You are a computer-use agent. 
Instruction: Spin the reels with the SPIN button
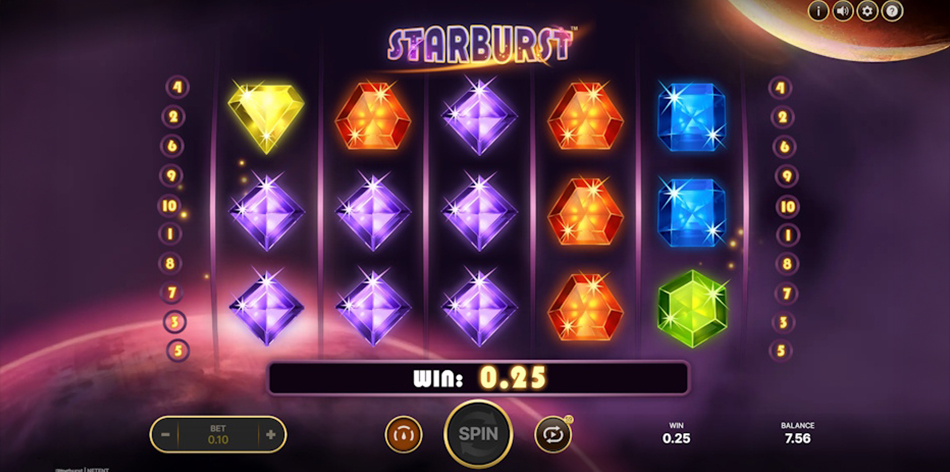(478, 434)
